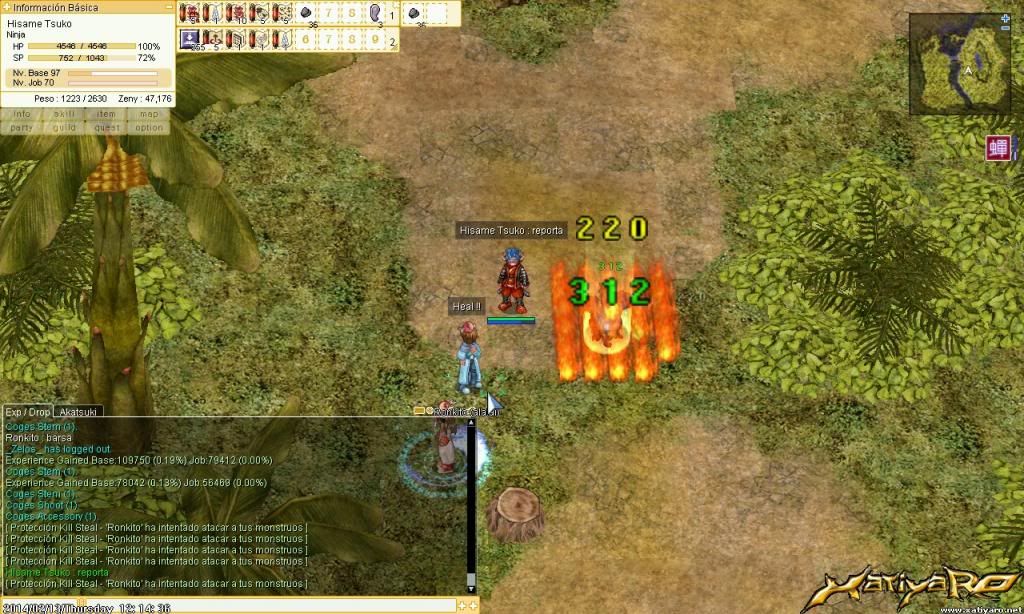
Task: Zoom in the minimap with plus button
Action: 1005,18
